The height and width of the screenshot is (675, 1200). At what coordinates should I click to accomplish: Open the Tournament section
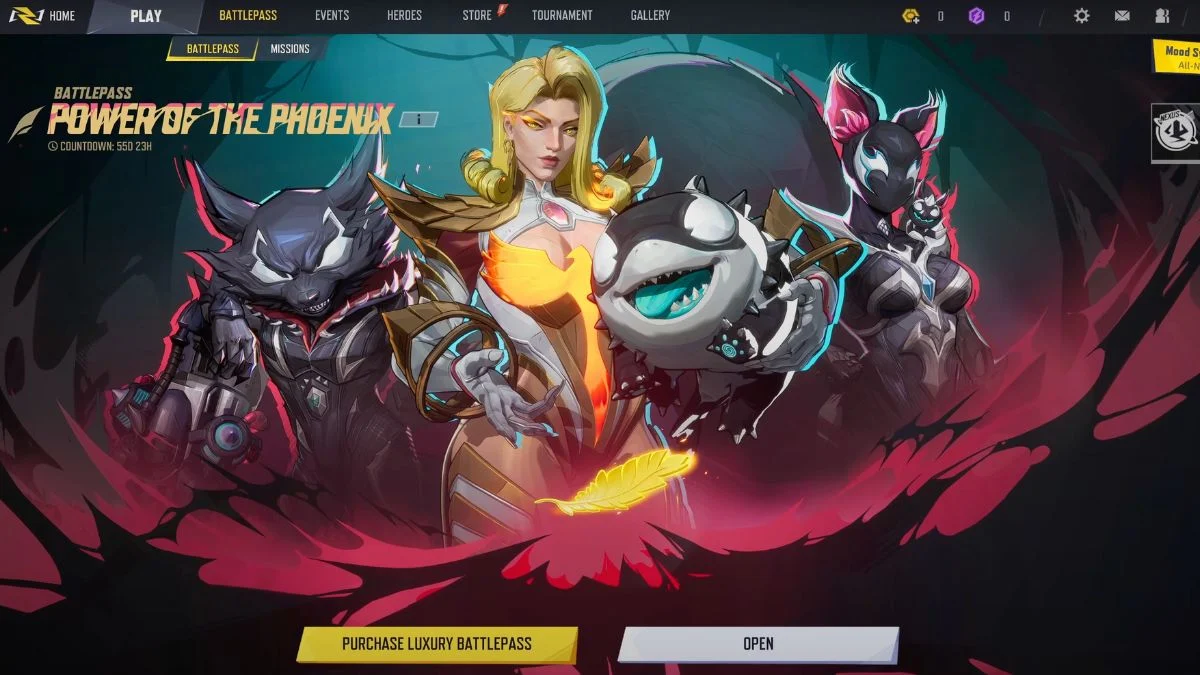(x=562, y=16)
